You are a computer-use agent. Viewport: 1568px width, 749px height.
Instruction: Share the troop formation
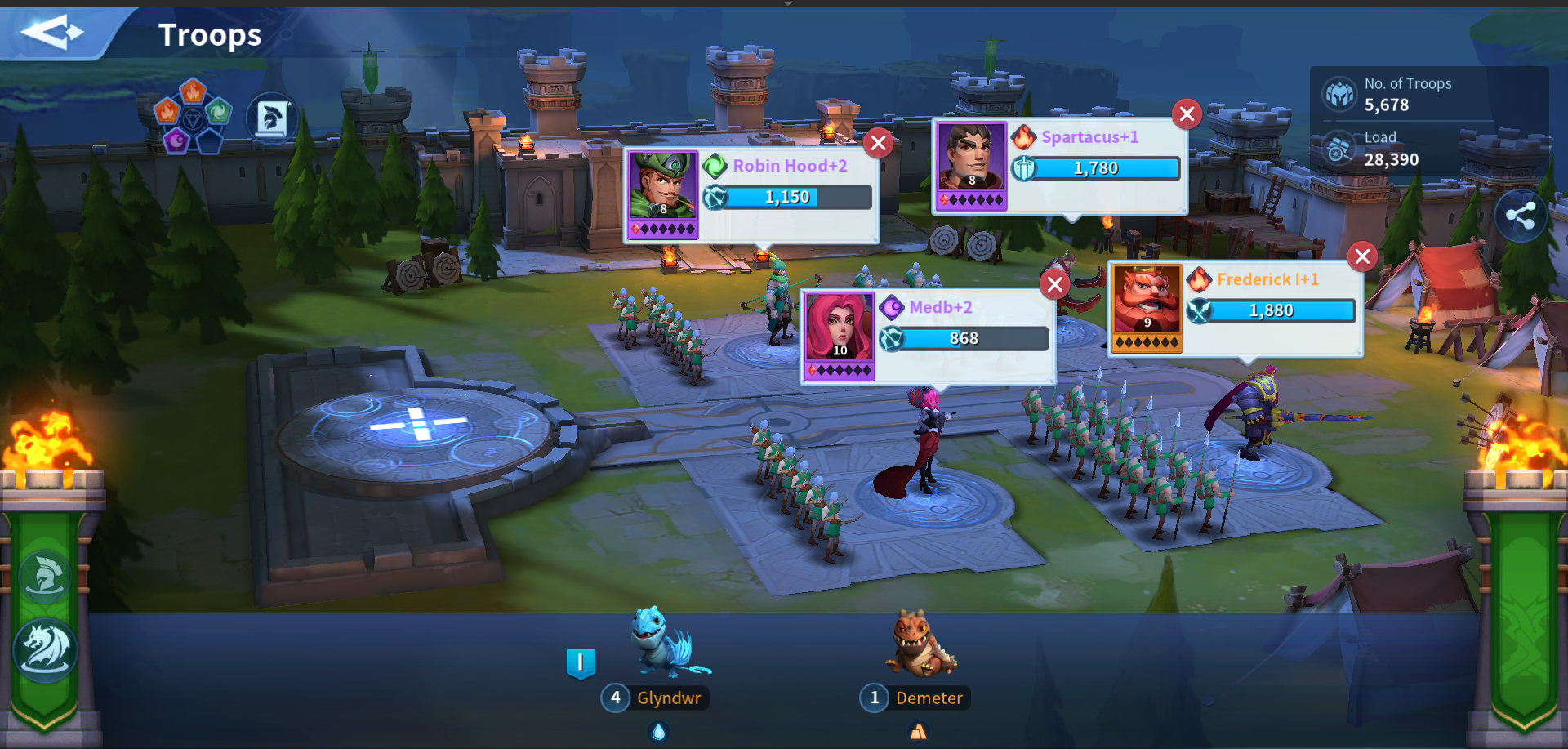(x=1520, y=216)
